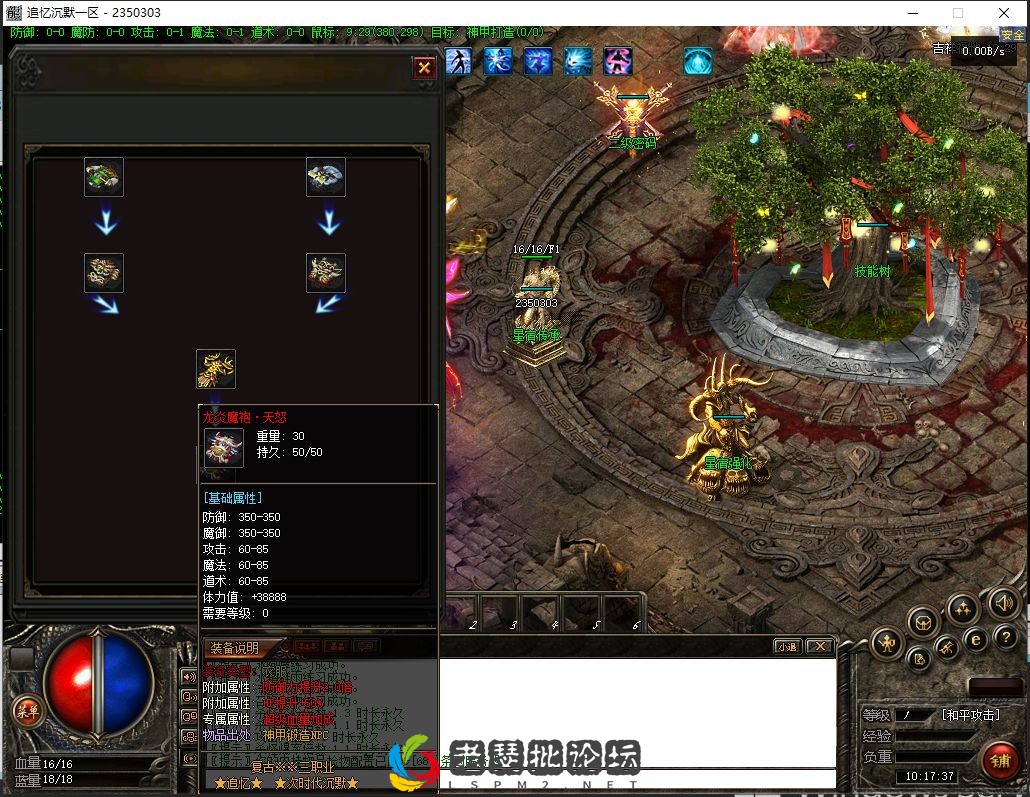Activate the purple meditating figure skill

[x=617, y=62]
